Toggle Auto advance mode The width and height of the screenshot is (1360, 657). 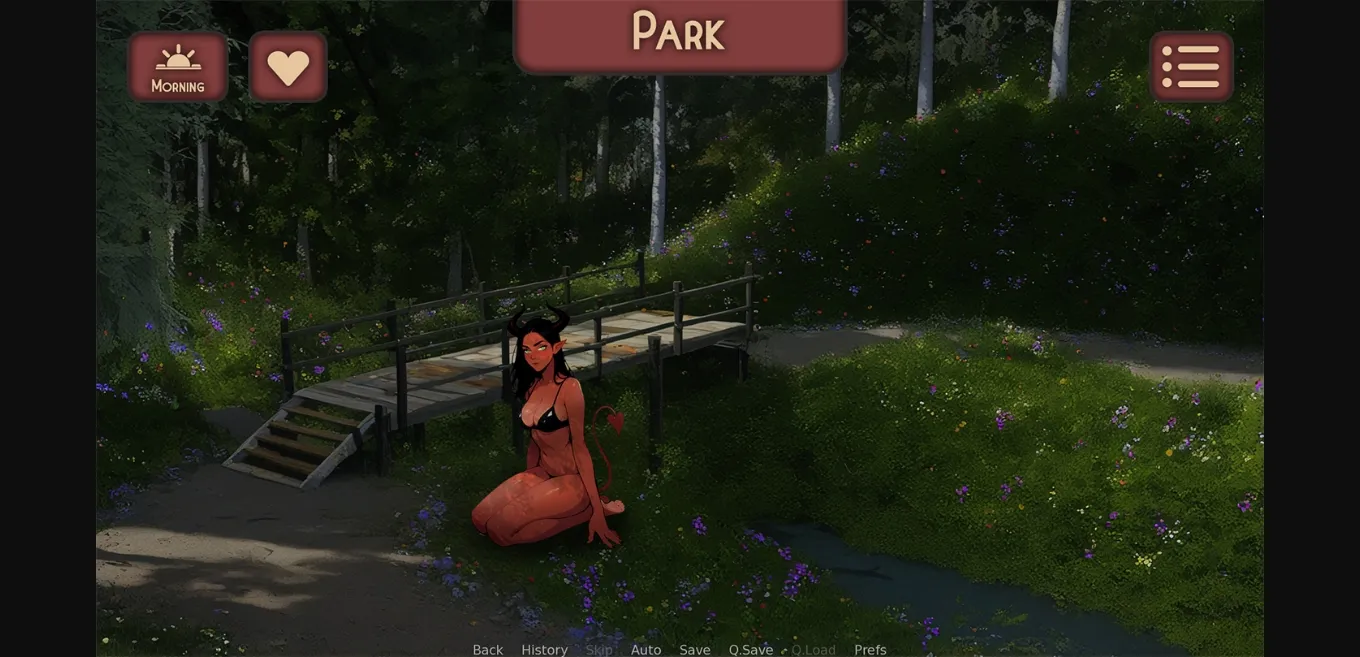(646, 650)
